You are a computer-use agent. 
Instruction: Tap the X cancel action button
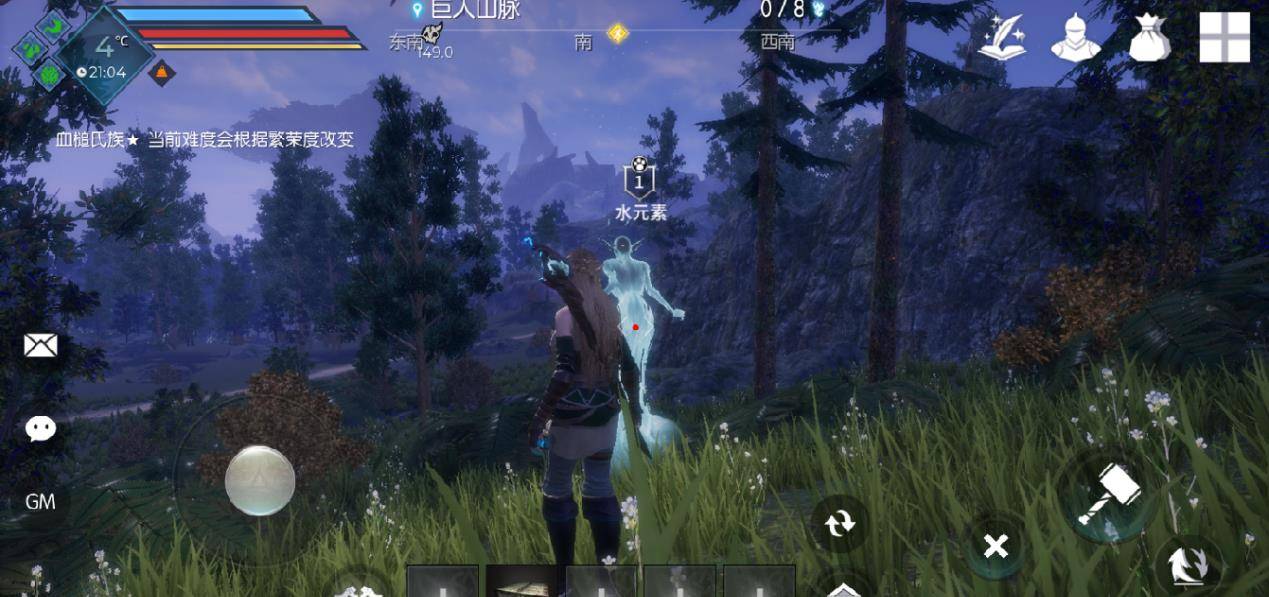pos(995,546)
